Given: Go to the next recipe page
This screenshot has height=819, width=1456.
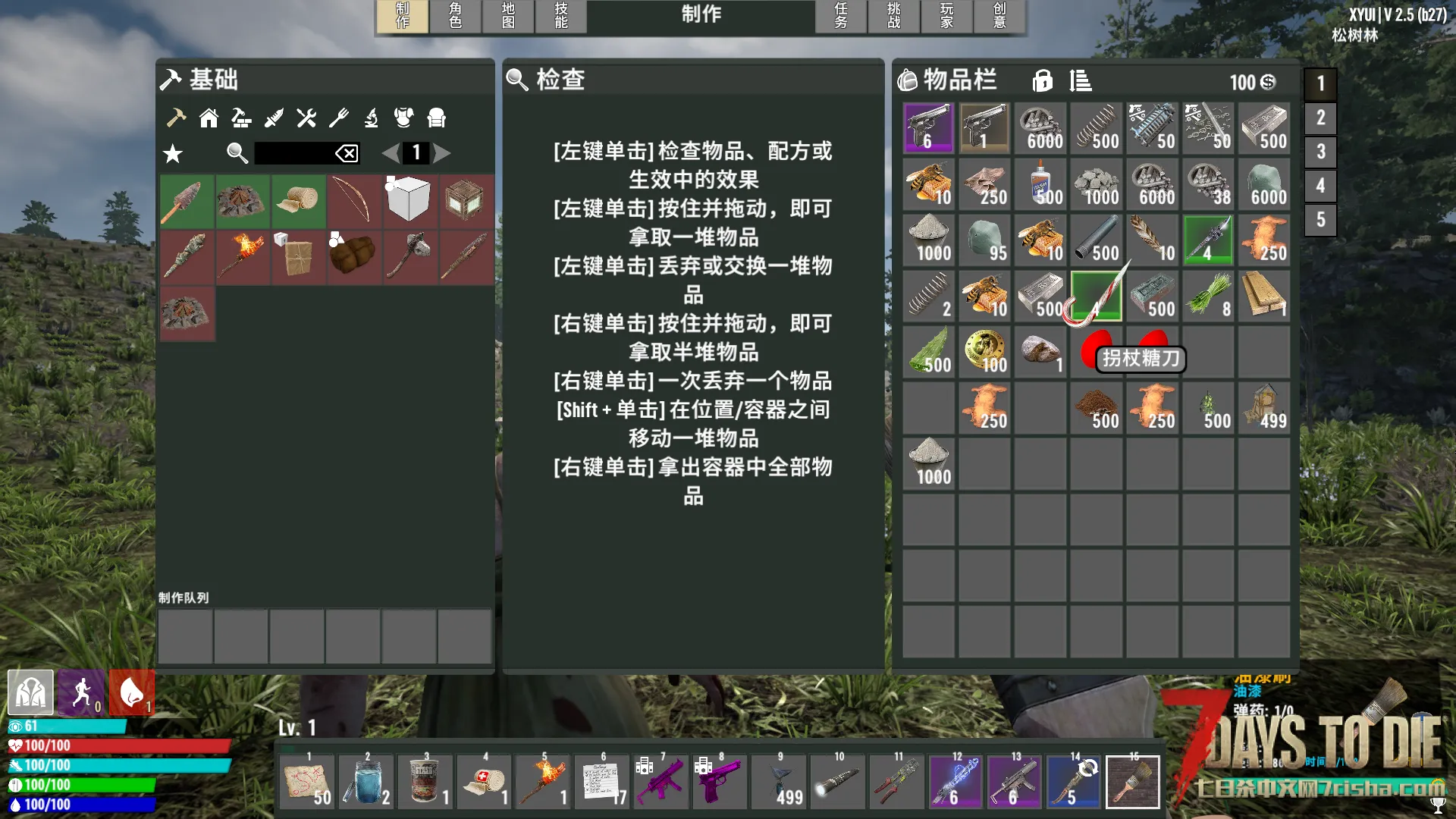Looking at the screenshot, I should click(x=442, y=153).
